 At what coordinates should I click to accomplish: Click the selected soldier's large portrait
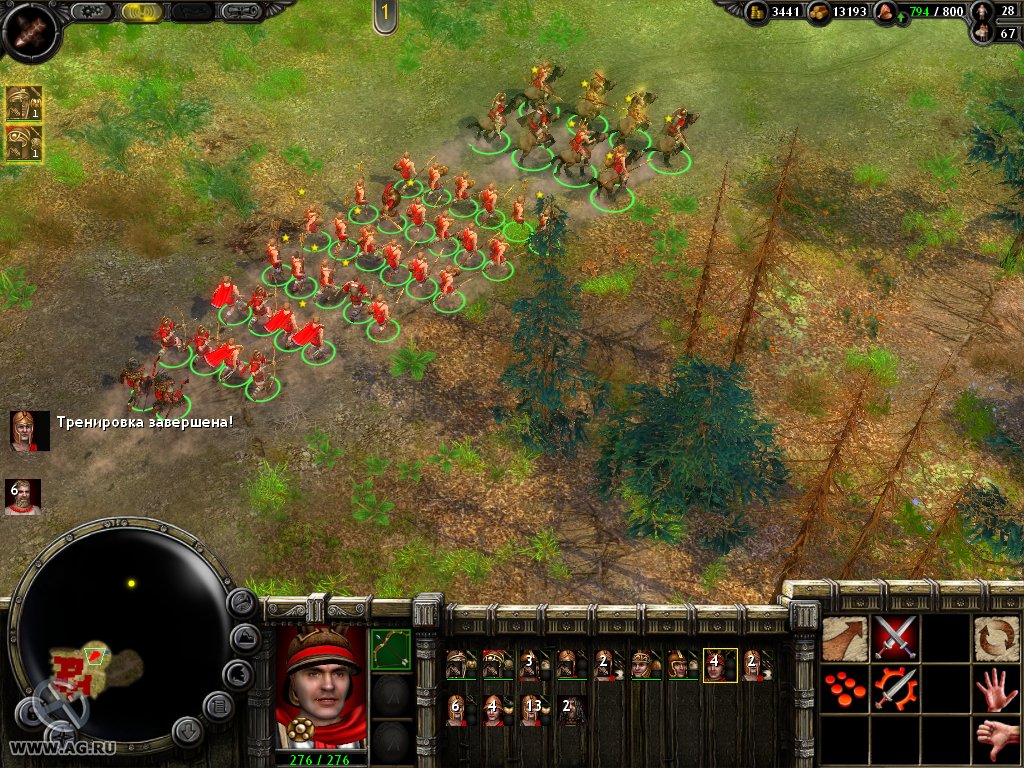pos(321,690)
